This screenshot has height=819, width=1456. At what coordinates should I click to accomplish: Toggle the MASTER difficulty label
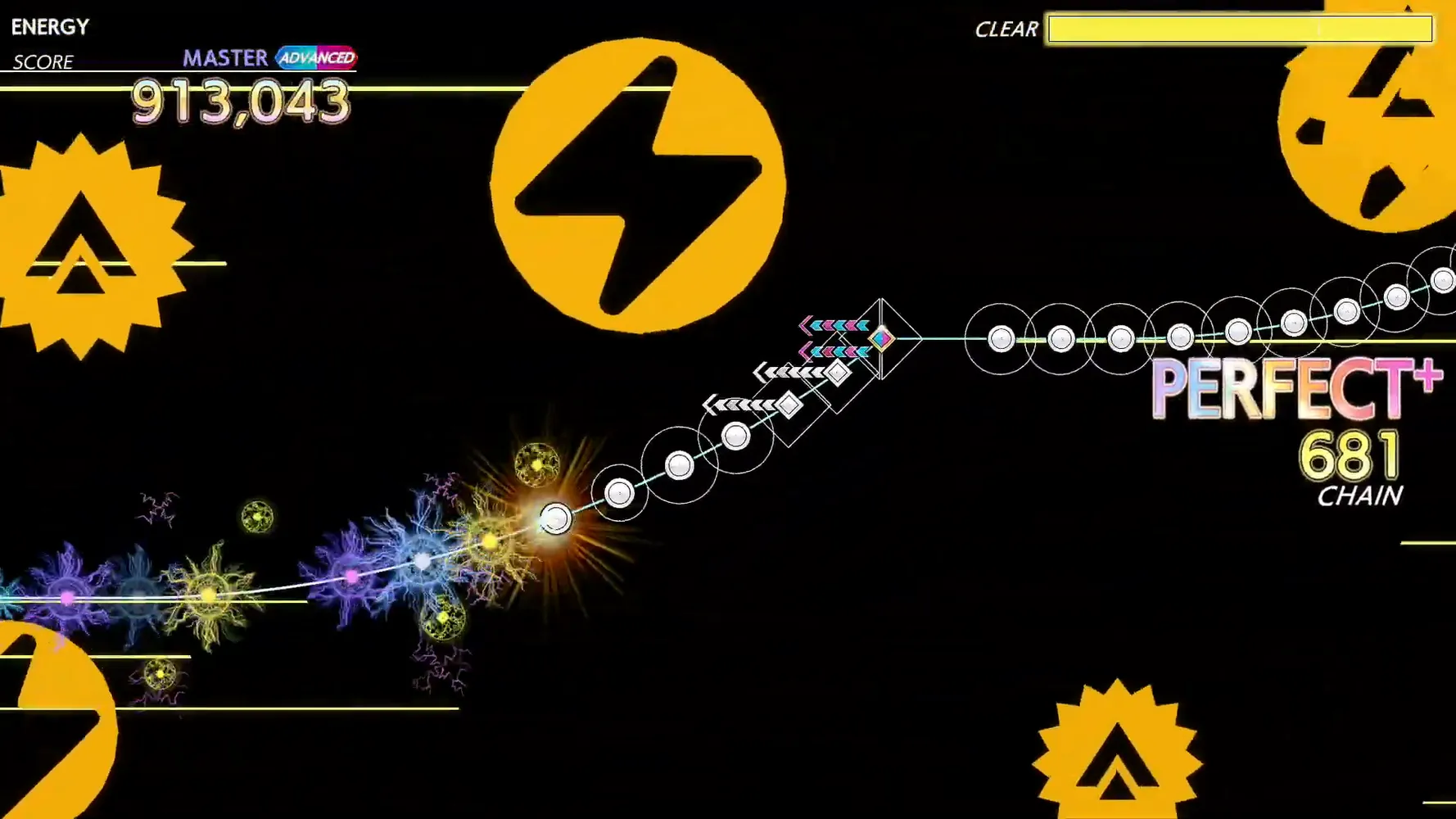[x=224, y=57]
